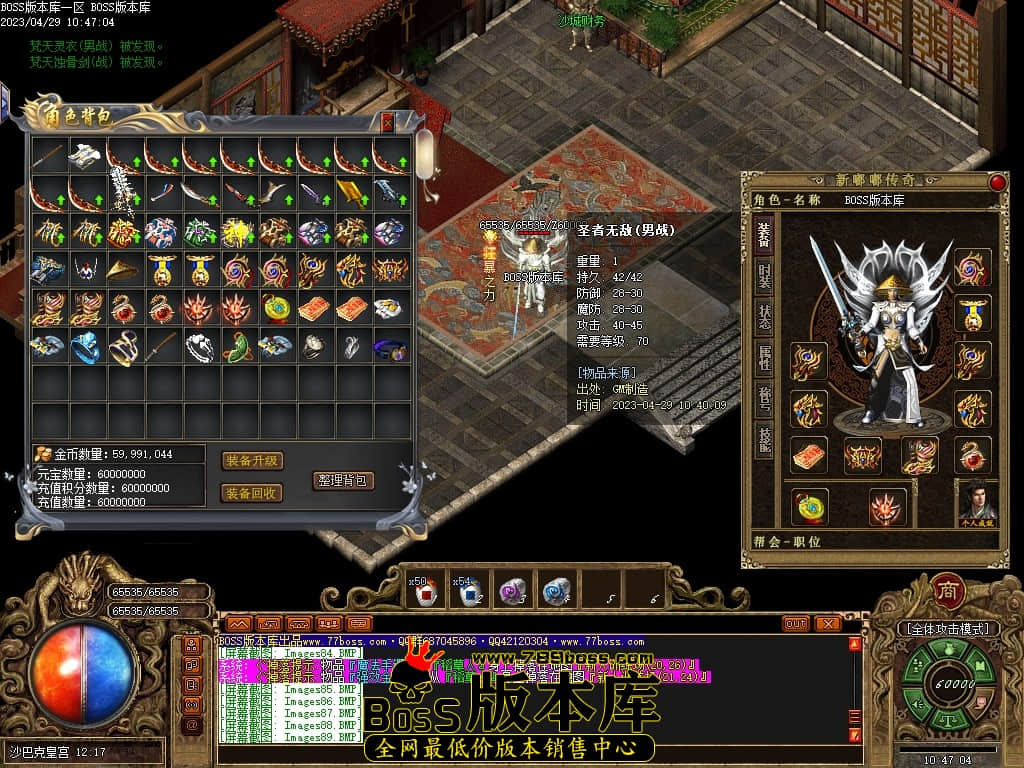Image resolution: width=1024 pixels, height=768 pixels.
Task: Open the 技能 skills tab
Action: (764, 439)
